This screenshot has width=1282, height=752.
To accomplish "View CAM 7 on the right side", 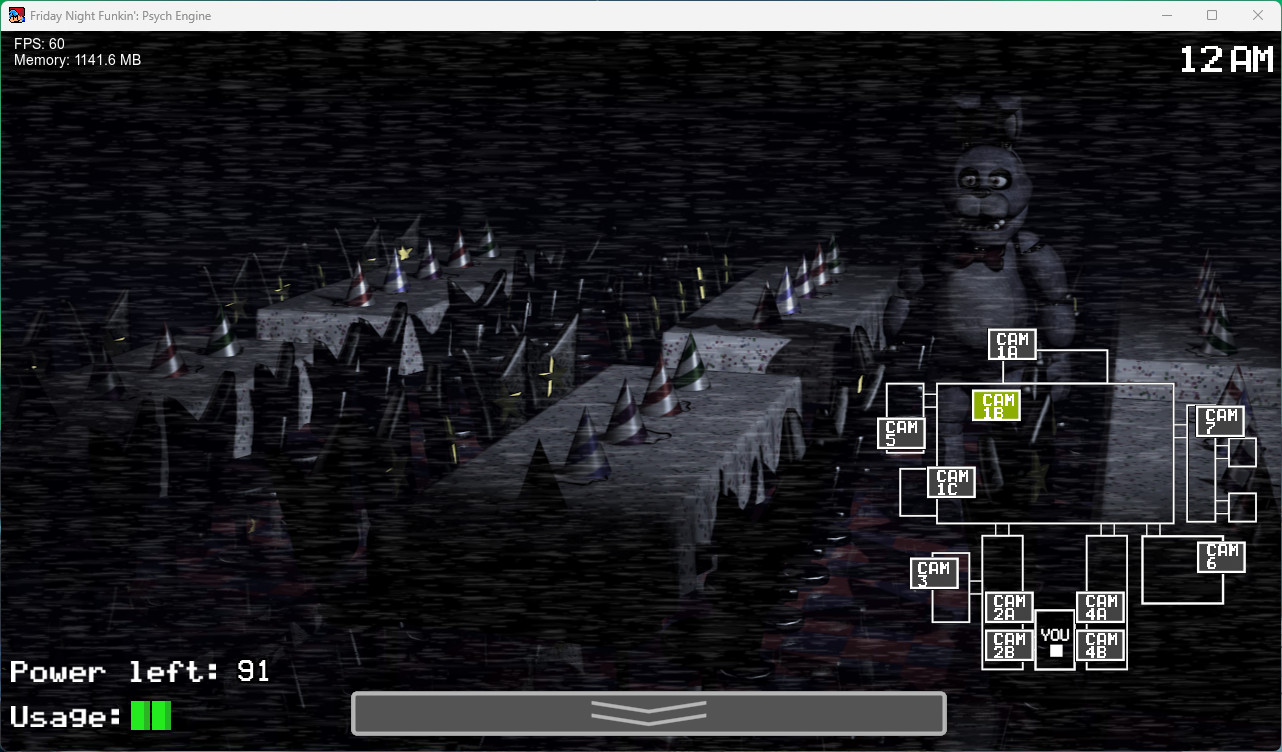I will [x=1220, y=420].
